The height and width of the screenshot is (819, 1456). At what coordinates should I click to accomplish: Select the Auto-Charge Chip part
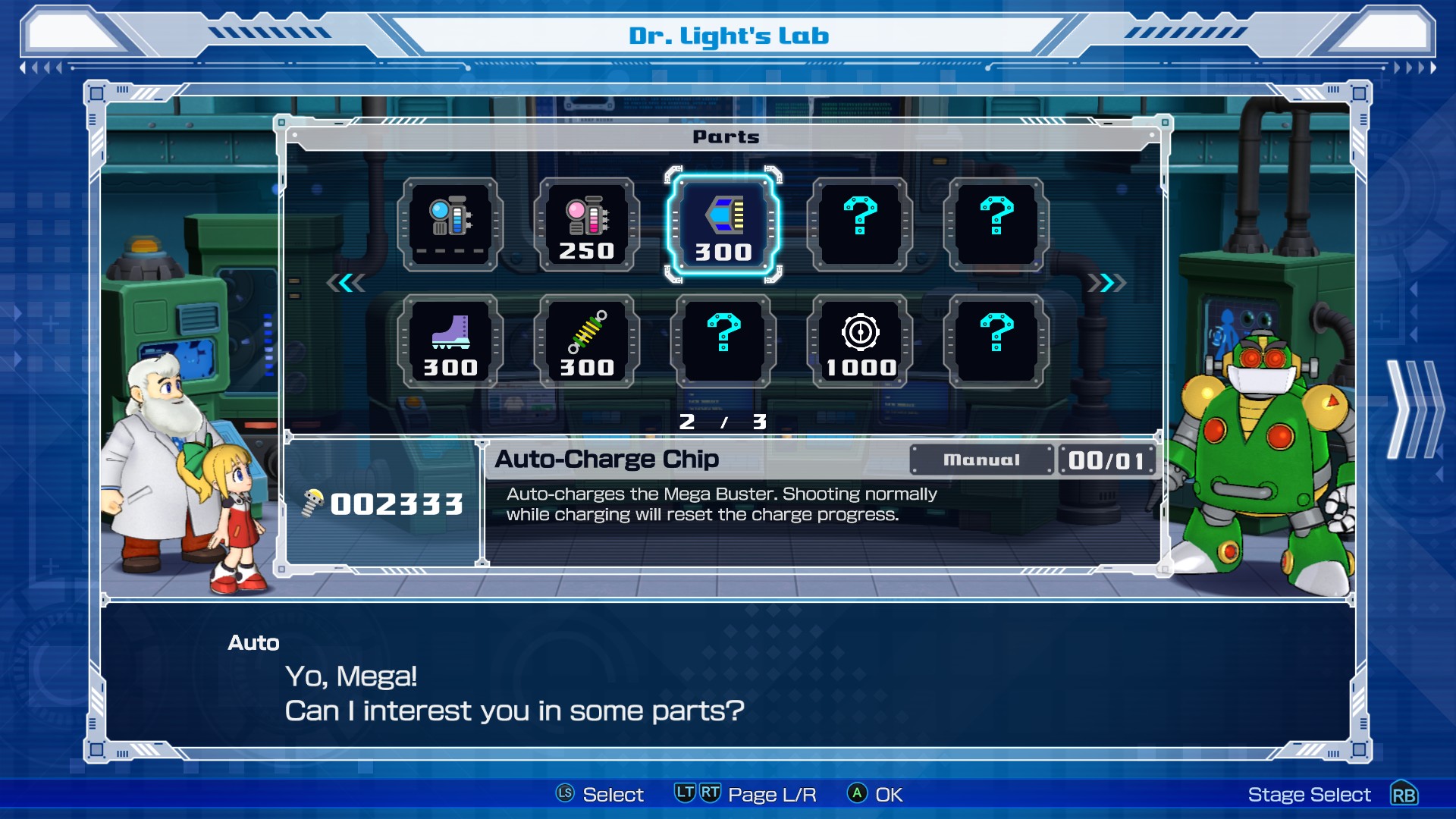pyautogui.click(x=723, y=225)
